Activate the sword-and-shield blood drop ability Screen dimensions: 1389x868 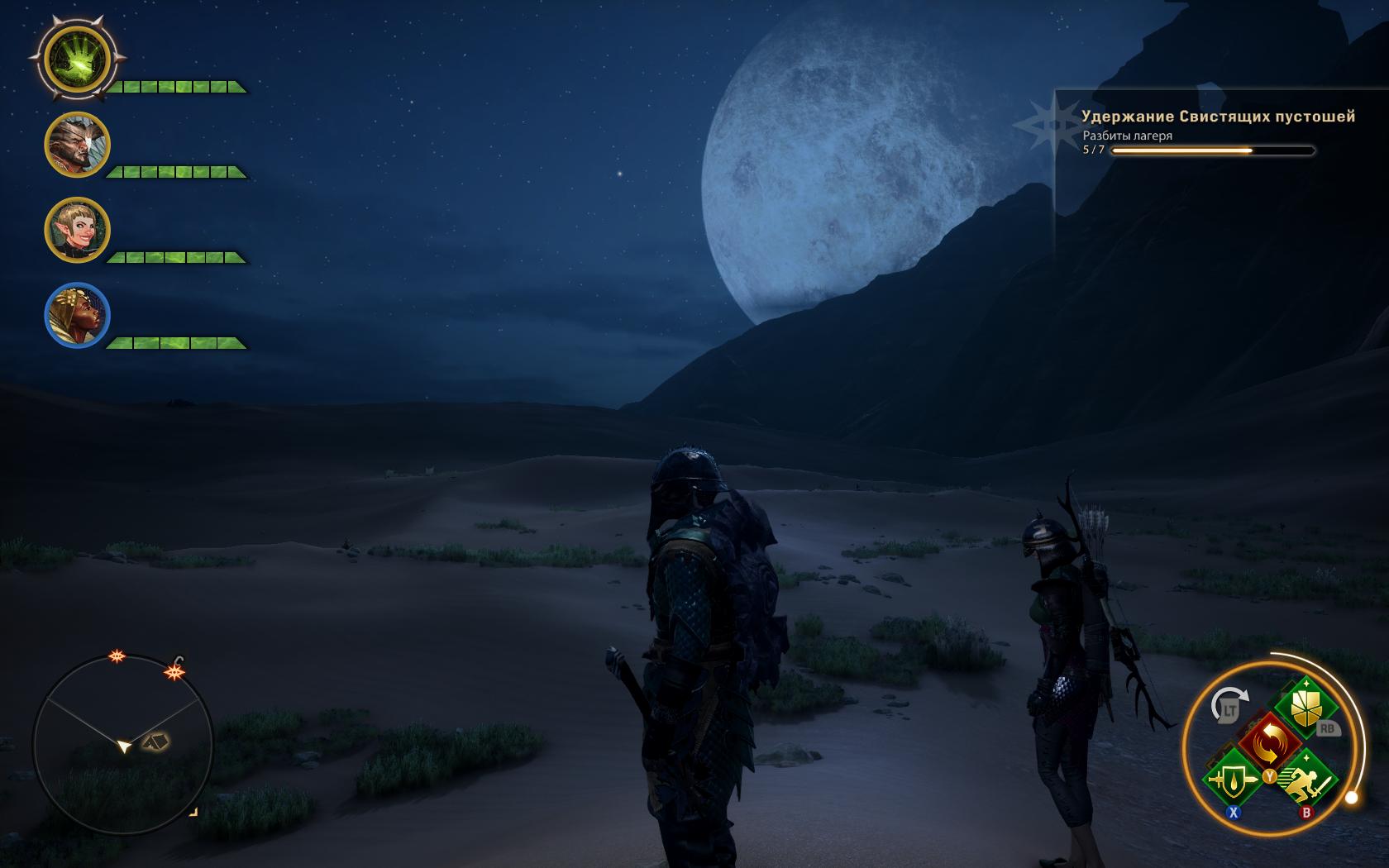point(1233,780)
